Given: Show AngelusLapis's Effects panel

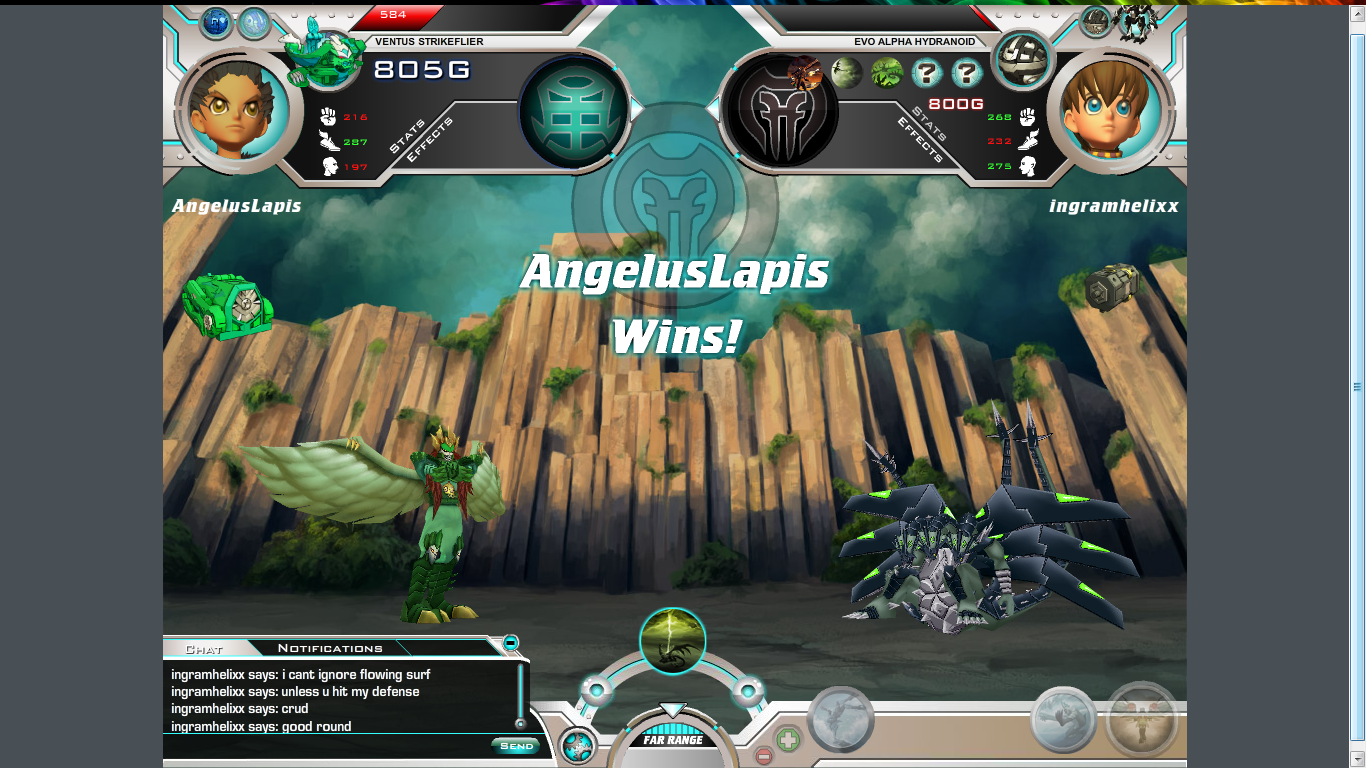Looking at the screenshot, I should [430, 140].
